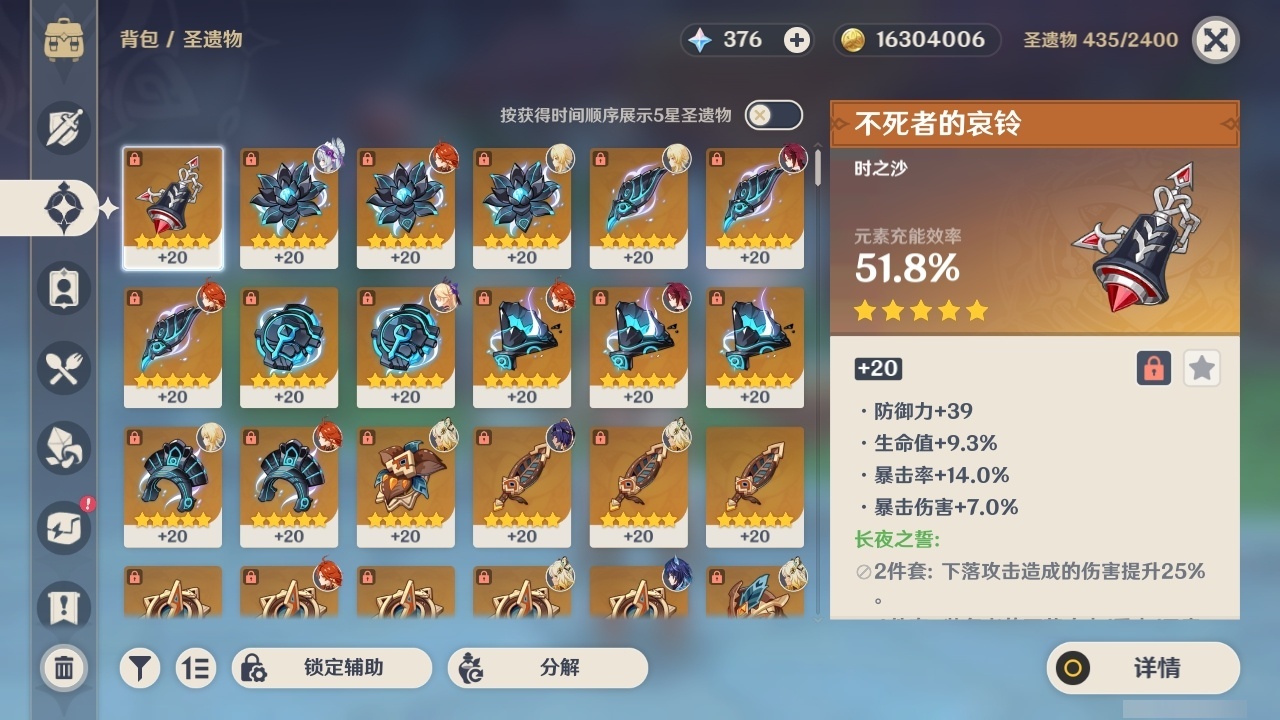Open the sort order icon beside the filter
Screen dimensions: 1280x720
pos(196,668)
